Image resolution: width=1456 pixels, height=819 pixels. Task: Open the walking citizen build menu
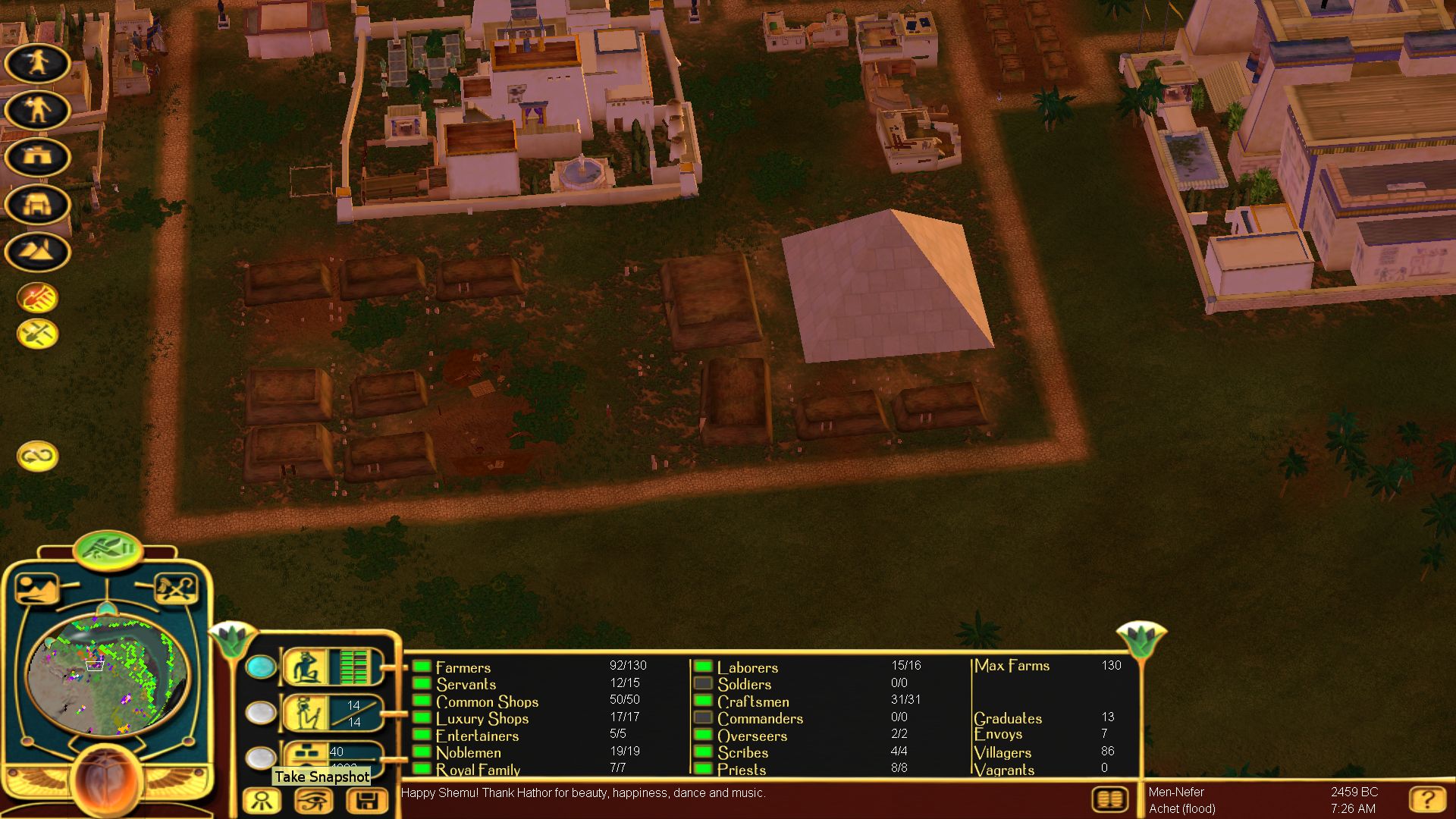(x=37, y=63)
